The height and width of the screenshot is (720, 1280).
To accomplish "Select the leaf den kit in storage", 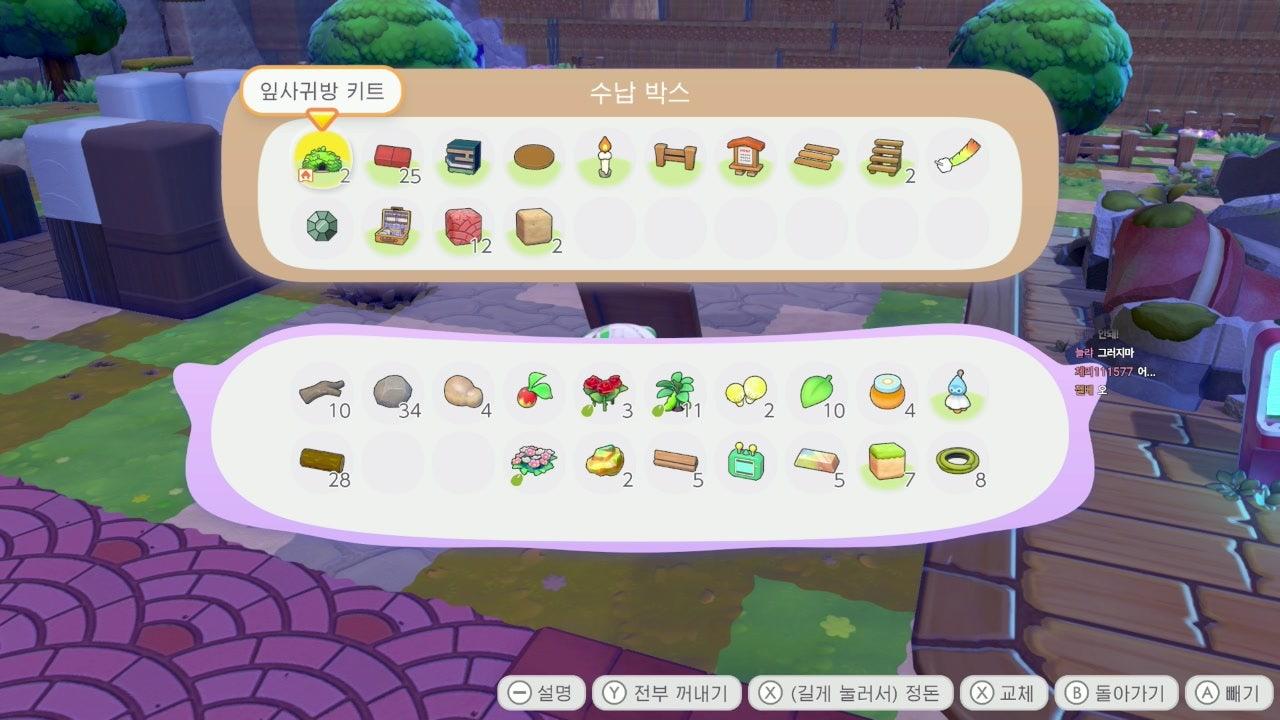I will (x=322, y=159).
